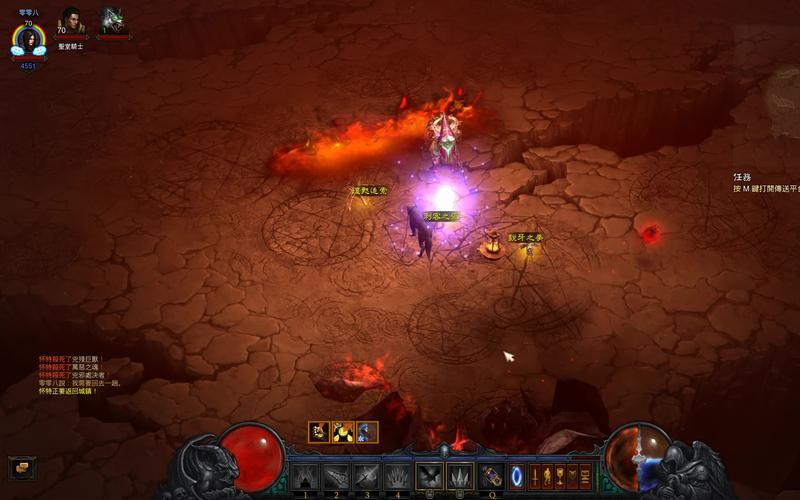Open the goblet-icon menu button

559,476
